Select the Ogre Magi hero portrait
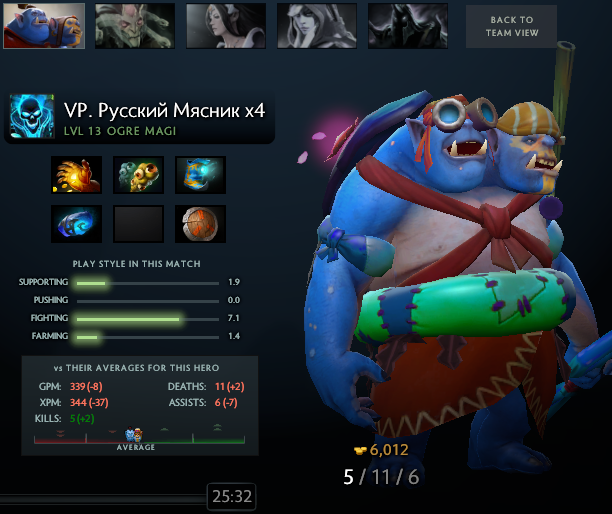Screen dimensions: 612x514 point(44,26)
